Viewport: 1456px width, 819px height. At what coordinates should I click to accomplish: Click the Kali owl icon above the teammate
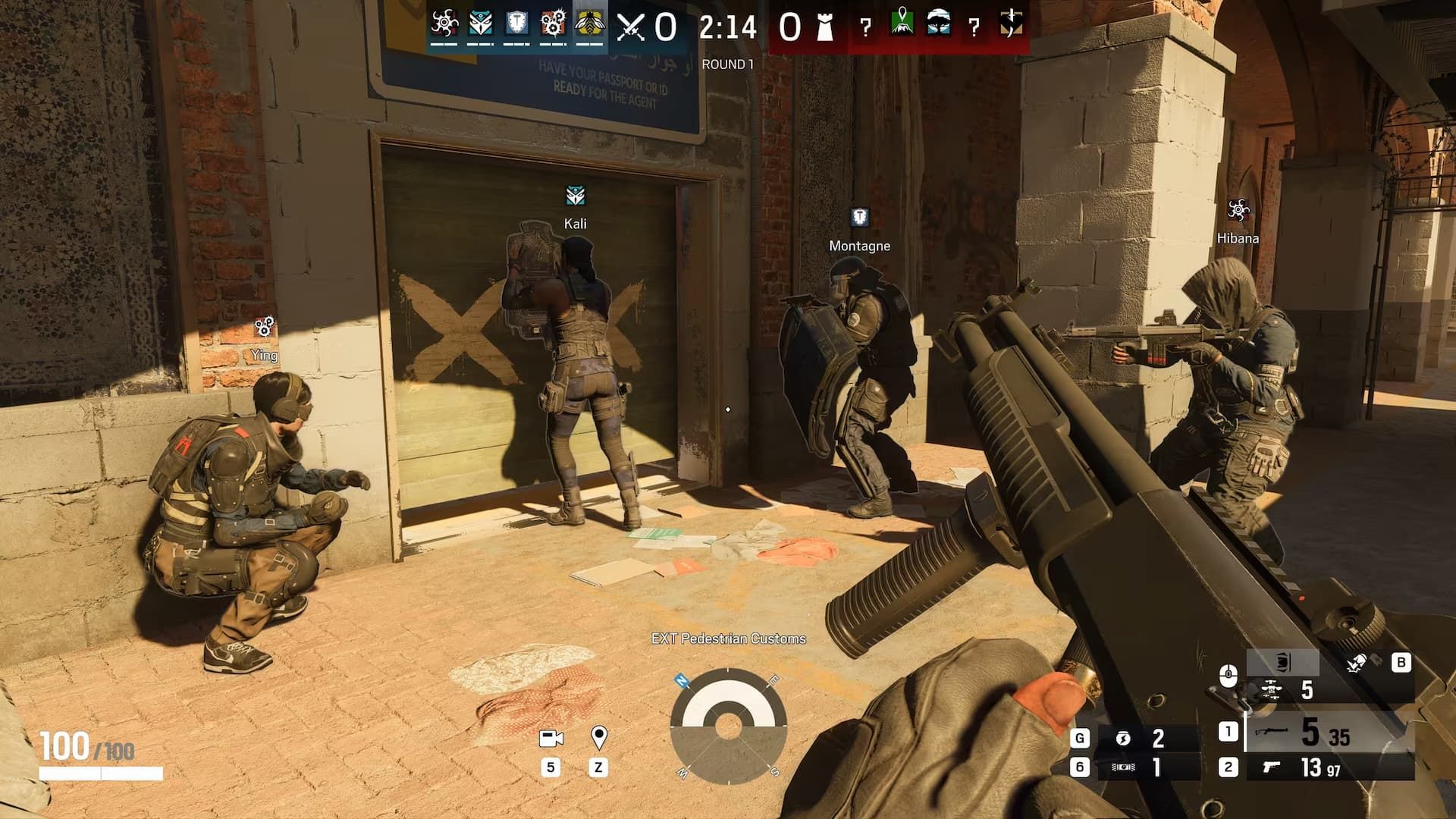574,194
